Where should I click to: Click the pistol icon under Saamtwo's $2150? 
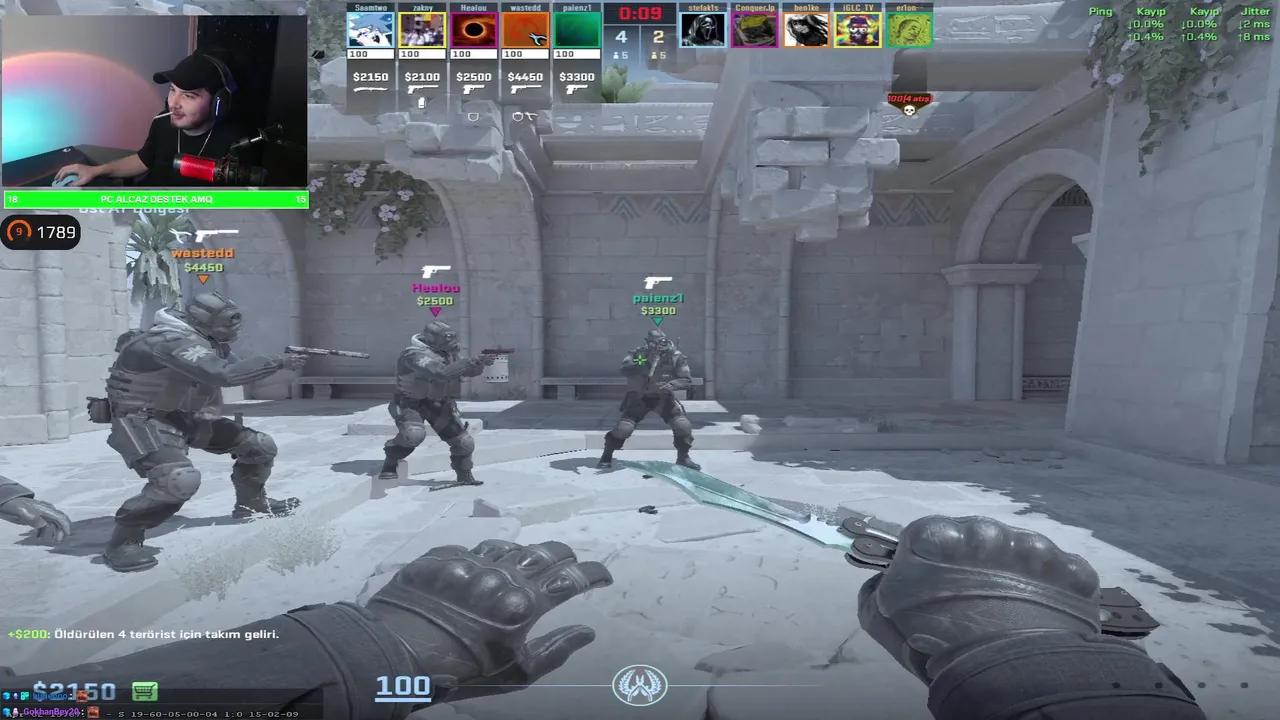tap(371, 89)
